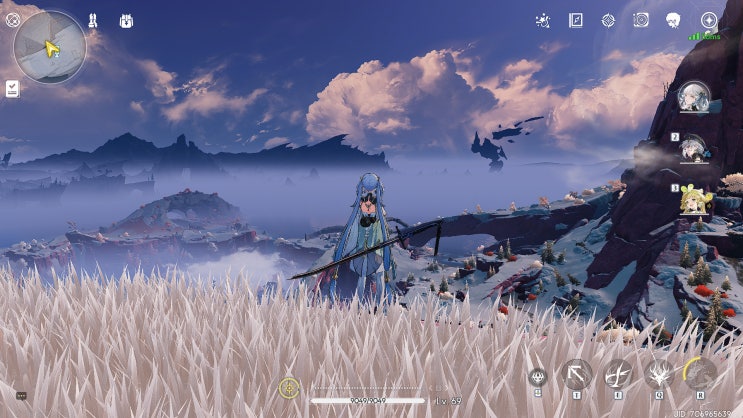This screenshot has width=743, height=418.
Task: Switch to the blonde party member number 3
Action: (x=694, y=200)
